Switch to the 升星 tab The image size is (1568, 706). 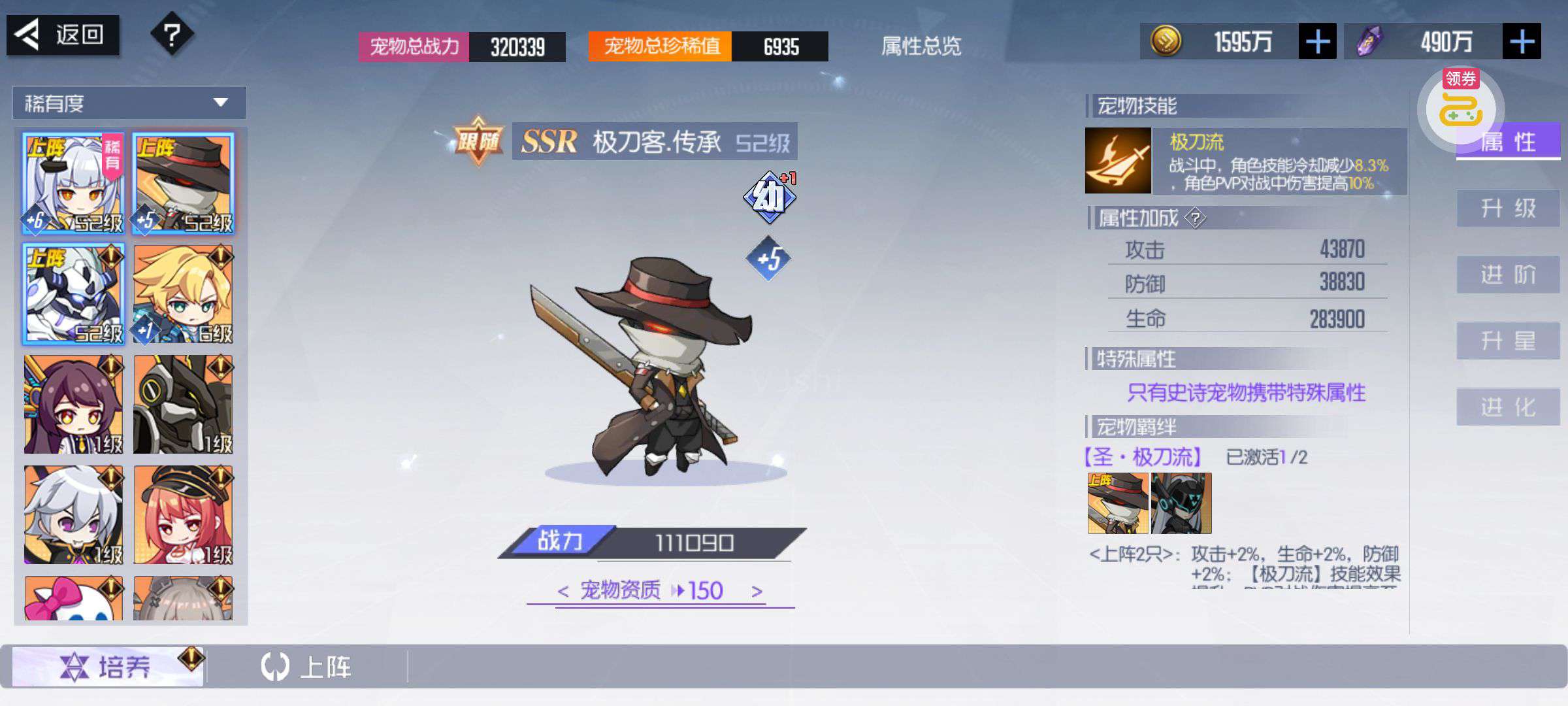(x=1507, y=341)
